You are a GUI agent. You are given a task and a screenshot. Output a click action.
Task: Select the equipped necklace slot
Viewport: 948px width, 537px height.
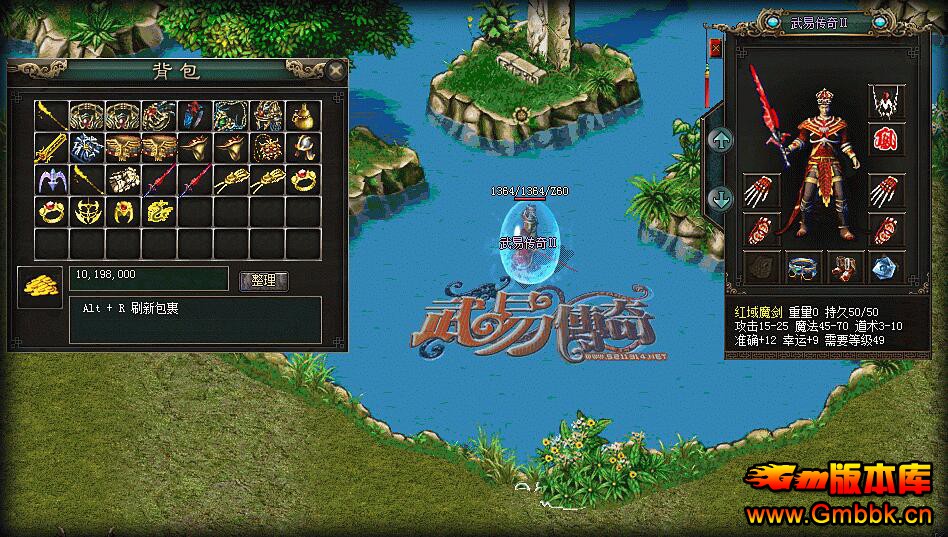coord(883,101)
